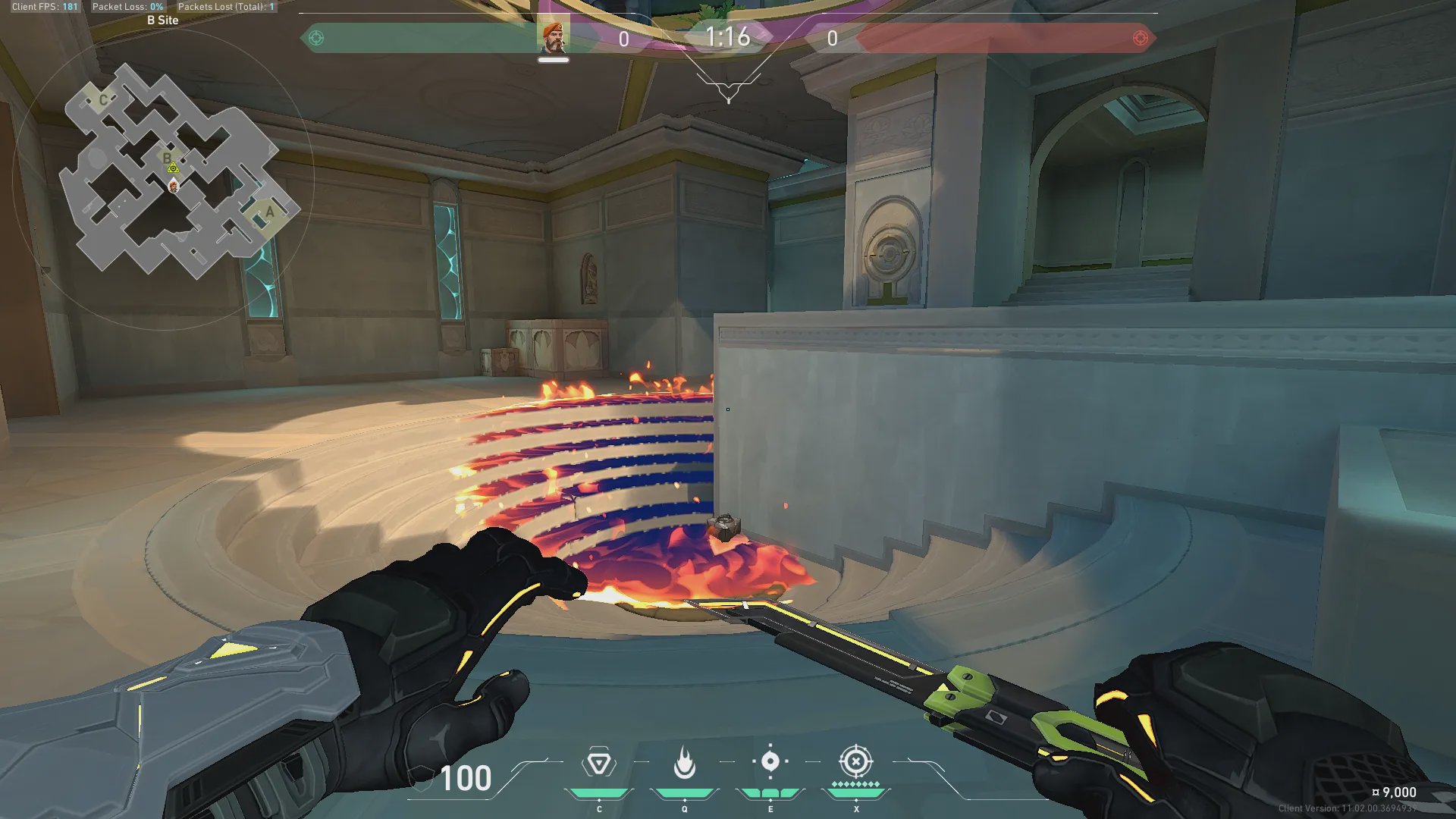This screenshot has height=819, width=1456.
Task: Click the C site marker on minimap
Action: click(x=103, y=100)
